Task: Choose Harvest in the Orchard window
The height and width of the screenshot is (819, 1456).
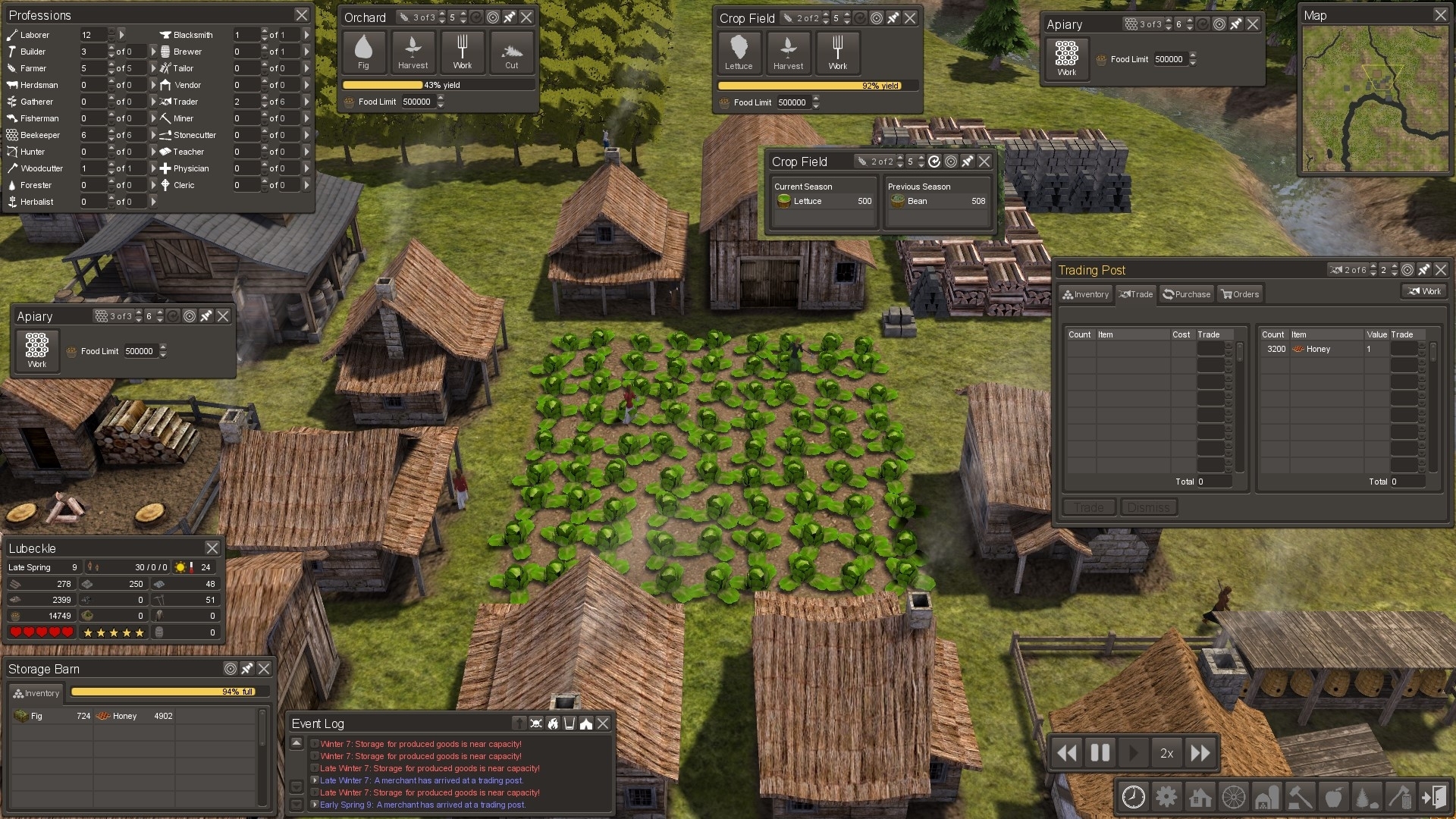Action: [413, 52]
